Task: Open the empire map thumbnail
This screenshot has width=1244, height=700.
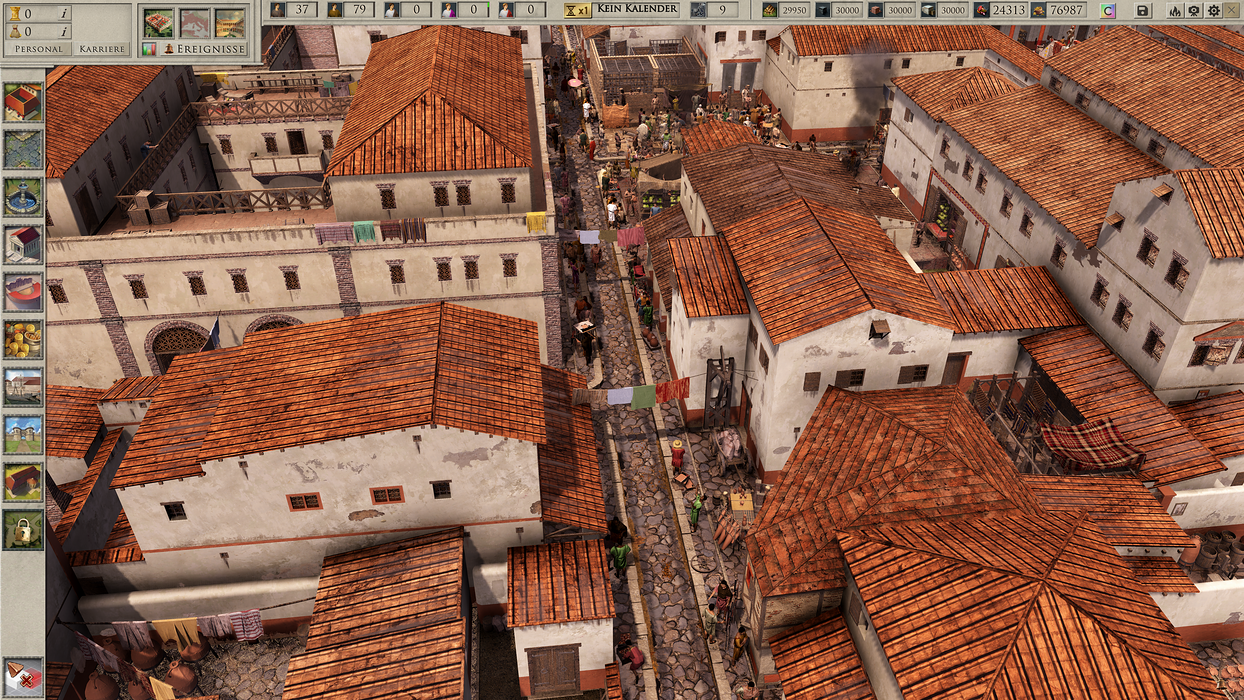Action: pos(194,23)
